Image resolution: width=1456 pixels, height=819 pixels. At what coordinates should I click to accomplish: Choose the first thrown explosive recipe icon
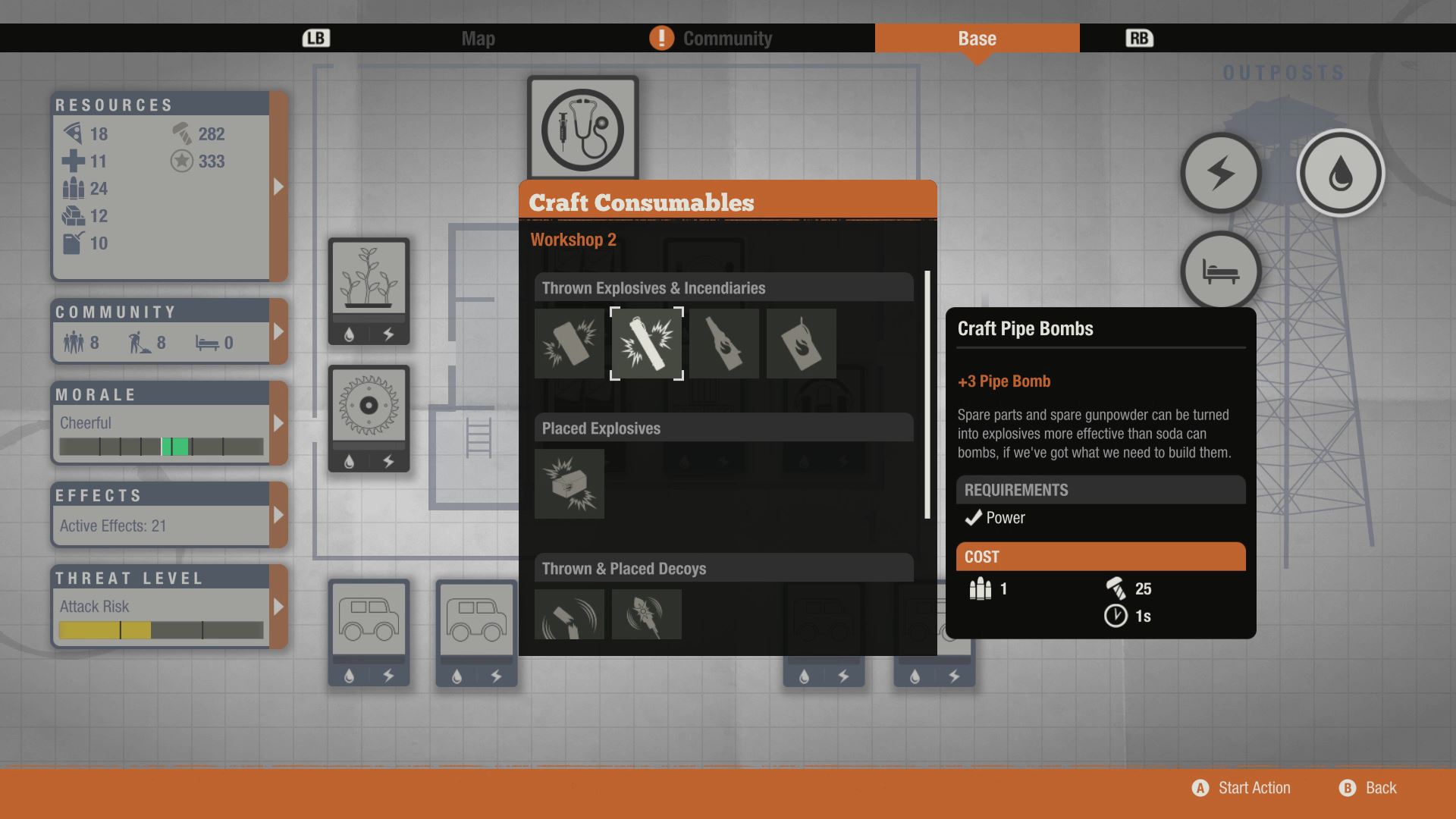coord(570,344)
